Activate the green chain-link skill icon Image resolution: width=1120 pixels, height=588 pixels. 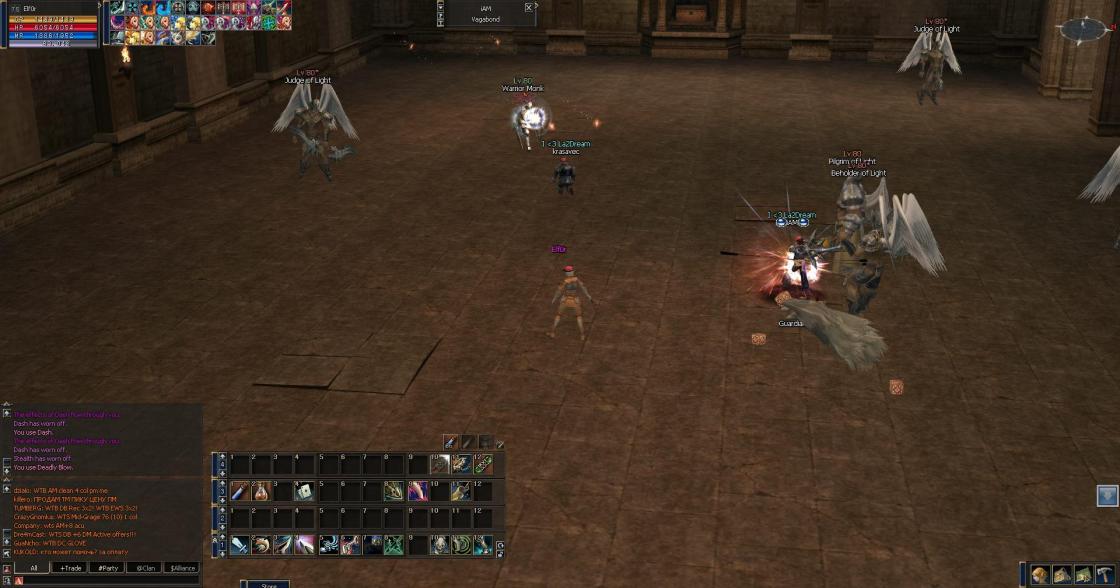(x=483, y=464)
